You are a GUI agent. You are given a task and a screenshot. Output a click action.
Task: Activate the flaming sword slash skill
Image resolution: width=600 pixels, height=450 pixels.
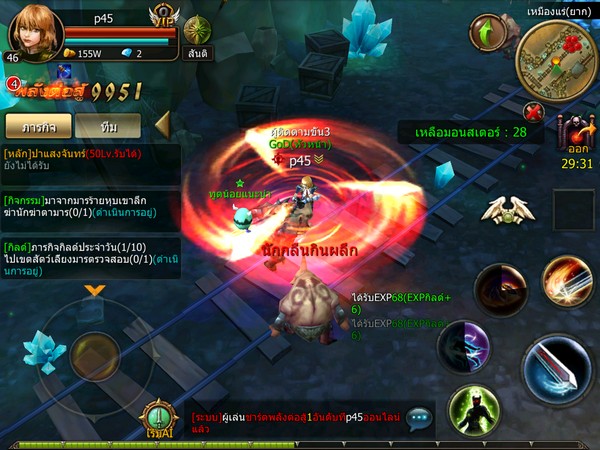coord(567,283)
